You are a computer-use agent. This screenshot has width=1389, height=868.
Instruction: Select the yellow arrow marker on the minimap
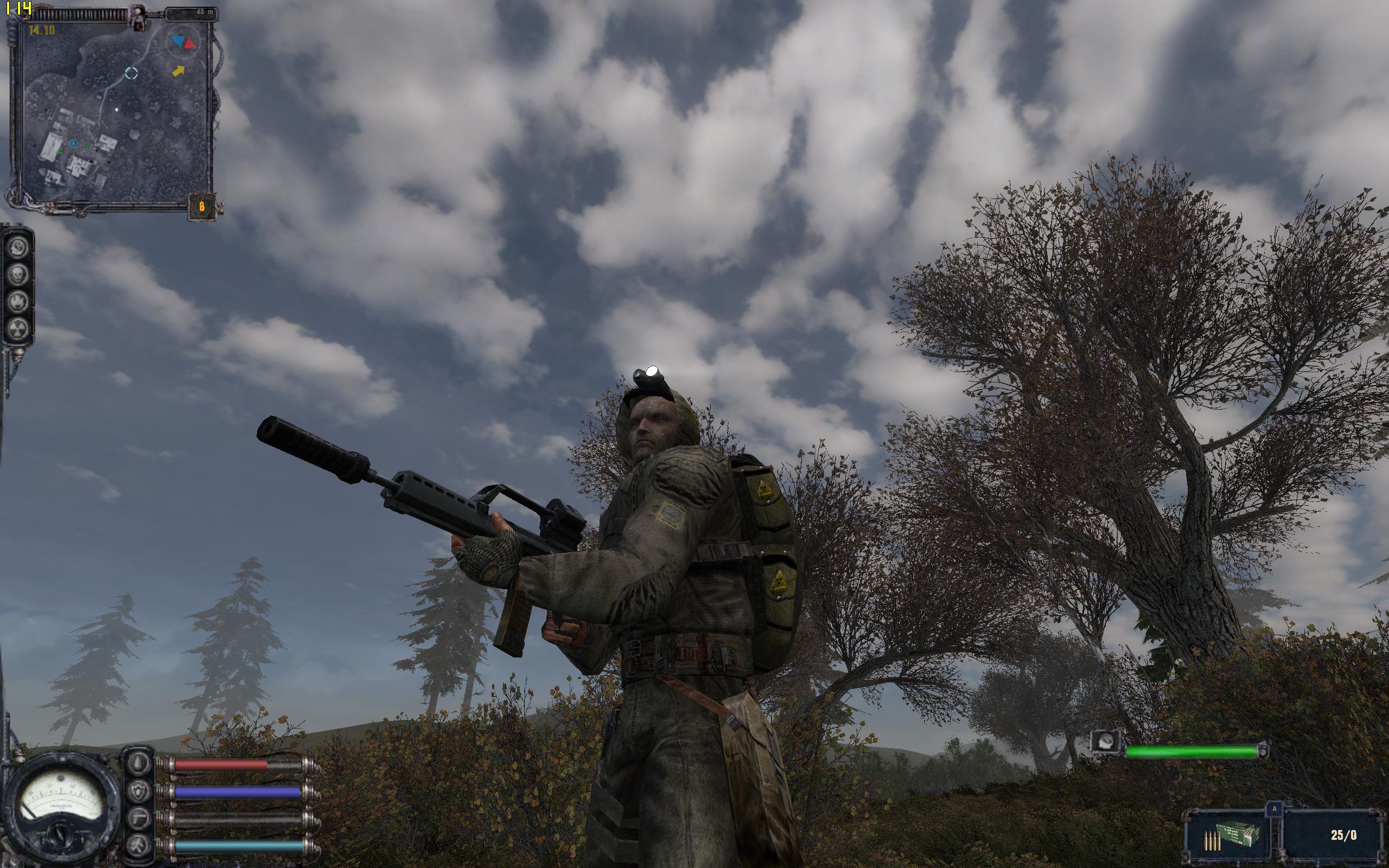pyautogui.click(x=179, y=71)
